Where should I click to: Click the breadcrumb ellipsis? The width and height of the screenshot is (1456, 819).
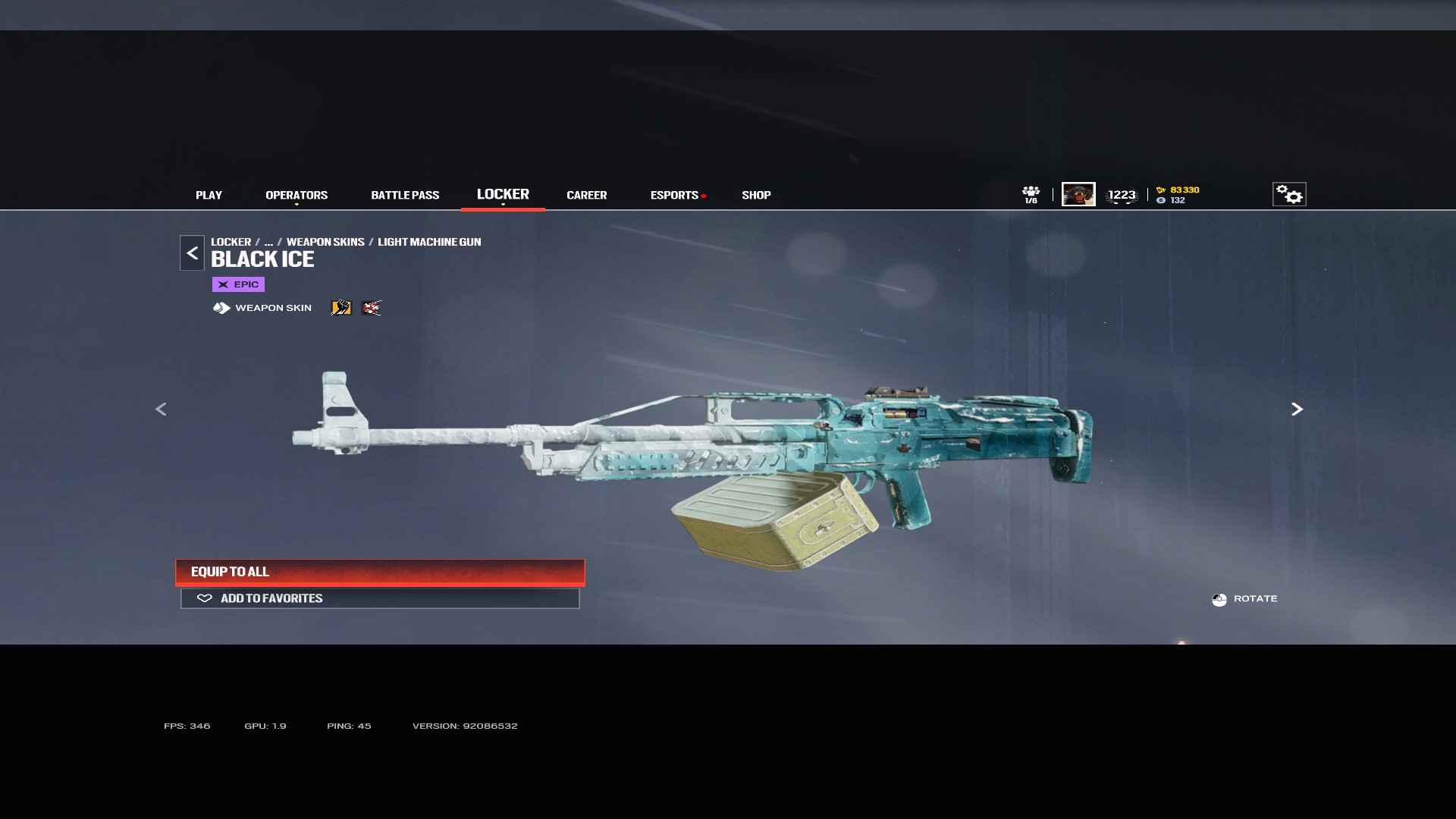[x=268, y=242]
